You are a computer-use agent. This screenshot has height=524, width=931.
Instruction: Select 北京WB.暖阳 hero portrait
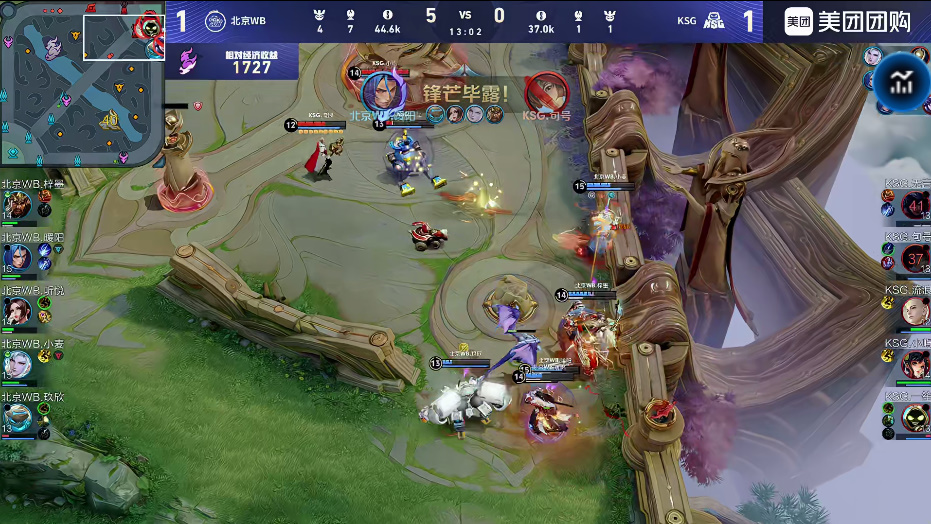(17, 259)
